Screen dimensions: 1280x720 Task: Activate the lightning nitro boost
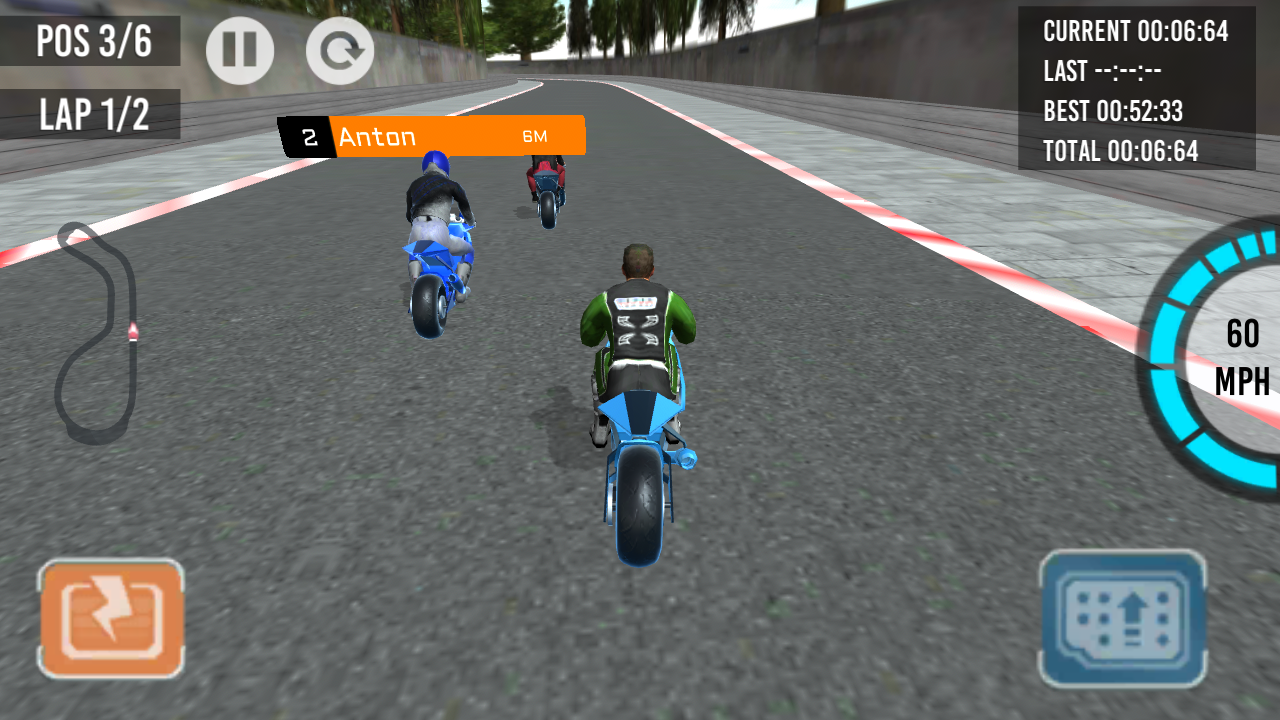(x=111, y=617)
